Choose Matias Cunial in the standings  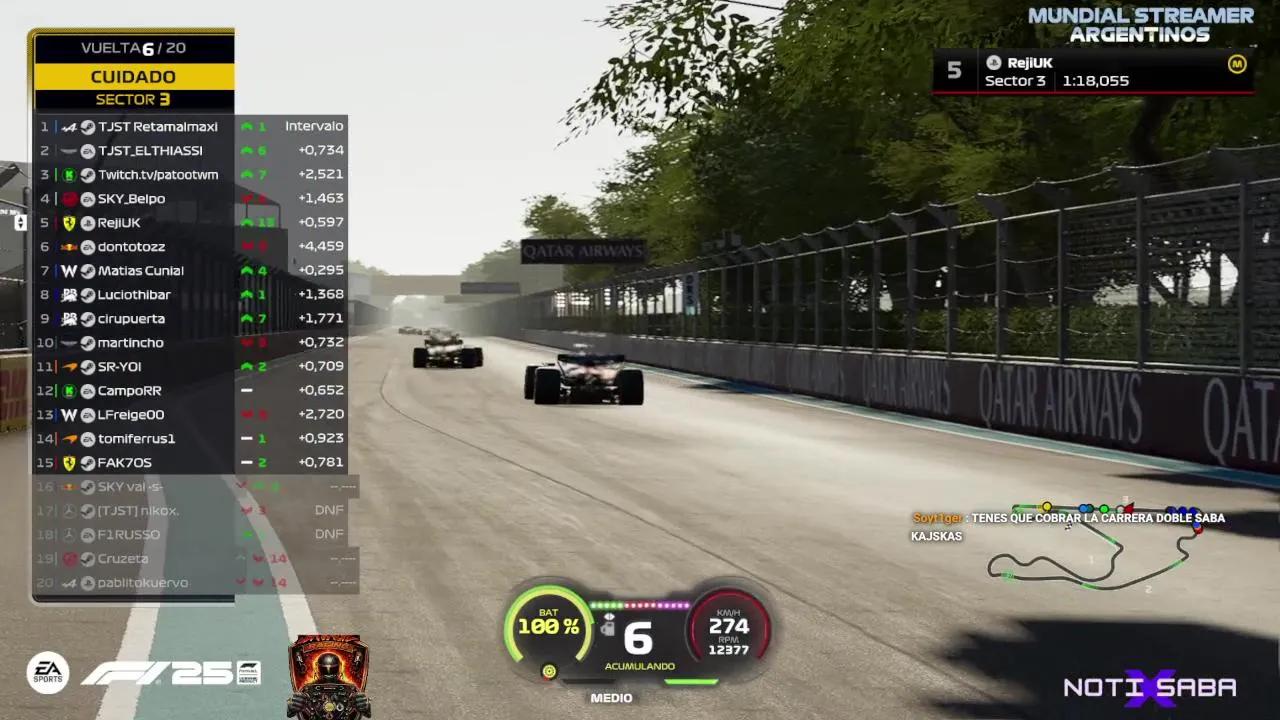point(140,271)
